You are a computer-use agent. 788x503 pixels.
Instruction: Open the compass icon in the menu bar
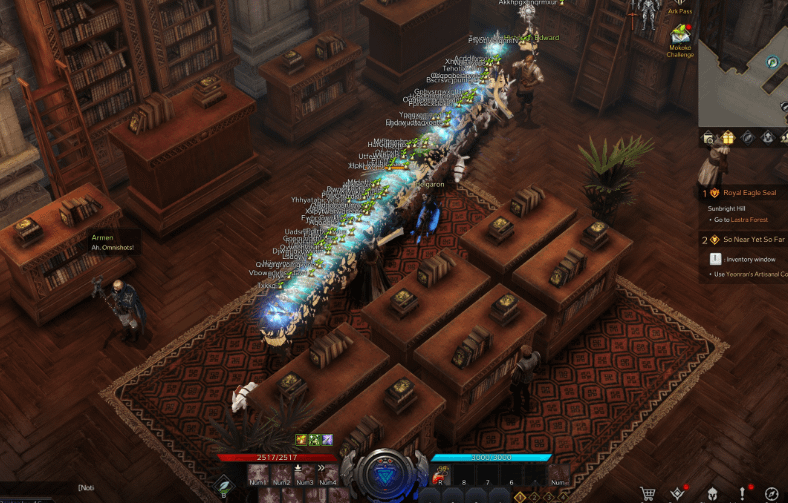[x=772, y=492]
